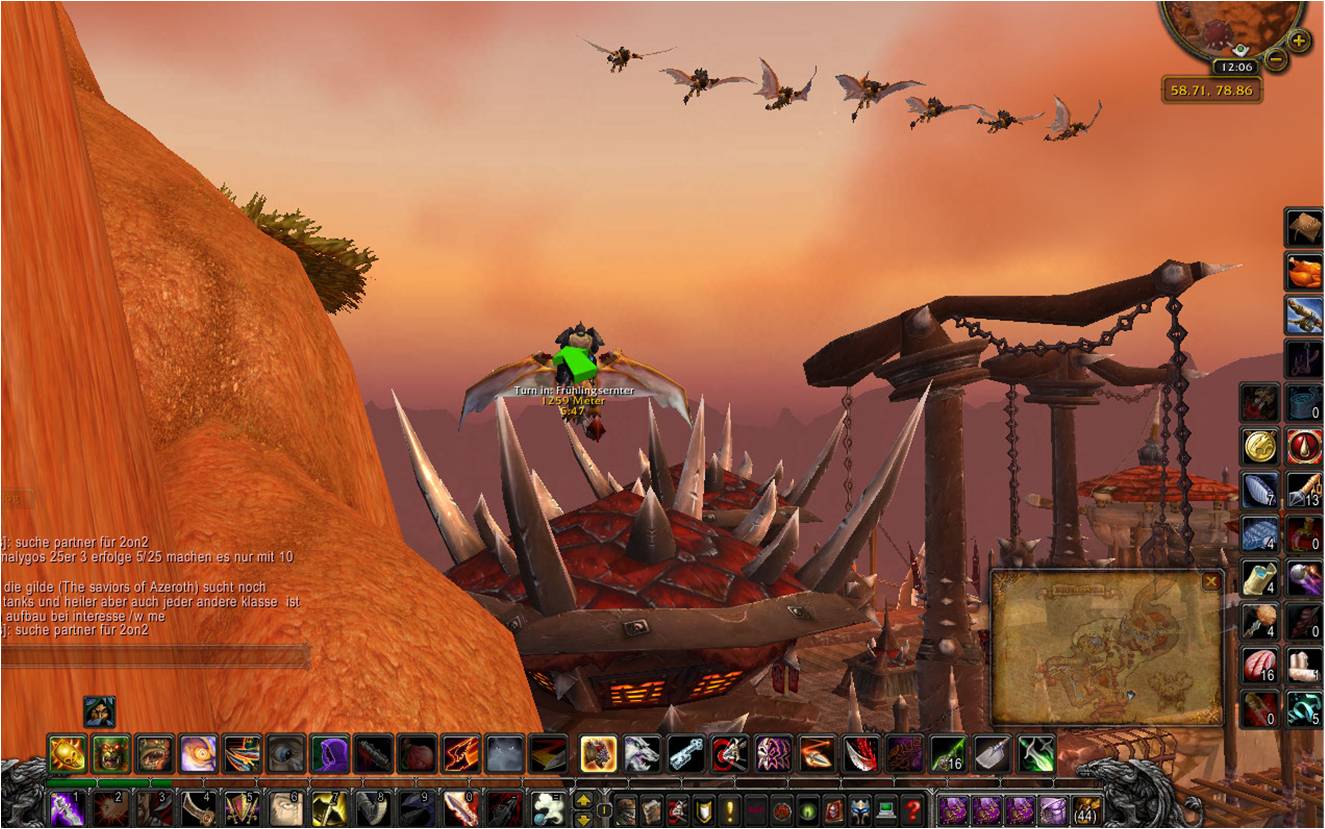Open the backpack slot showing 44
This screenshot has height=829, width=1325.
pyautogui.click(x=1086, y=808)
